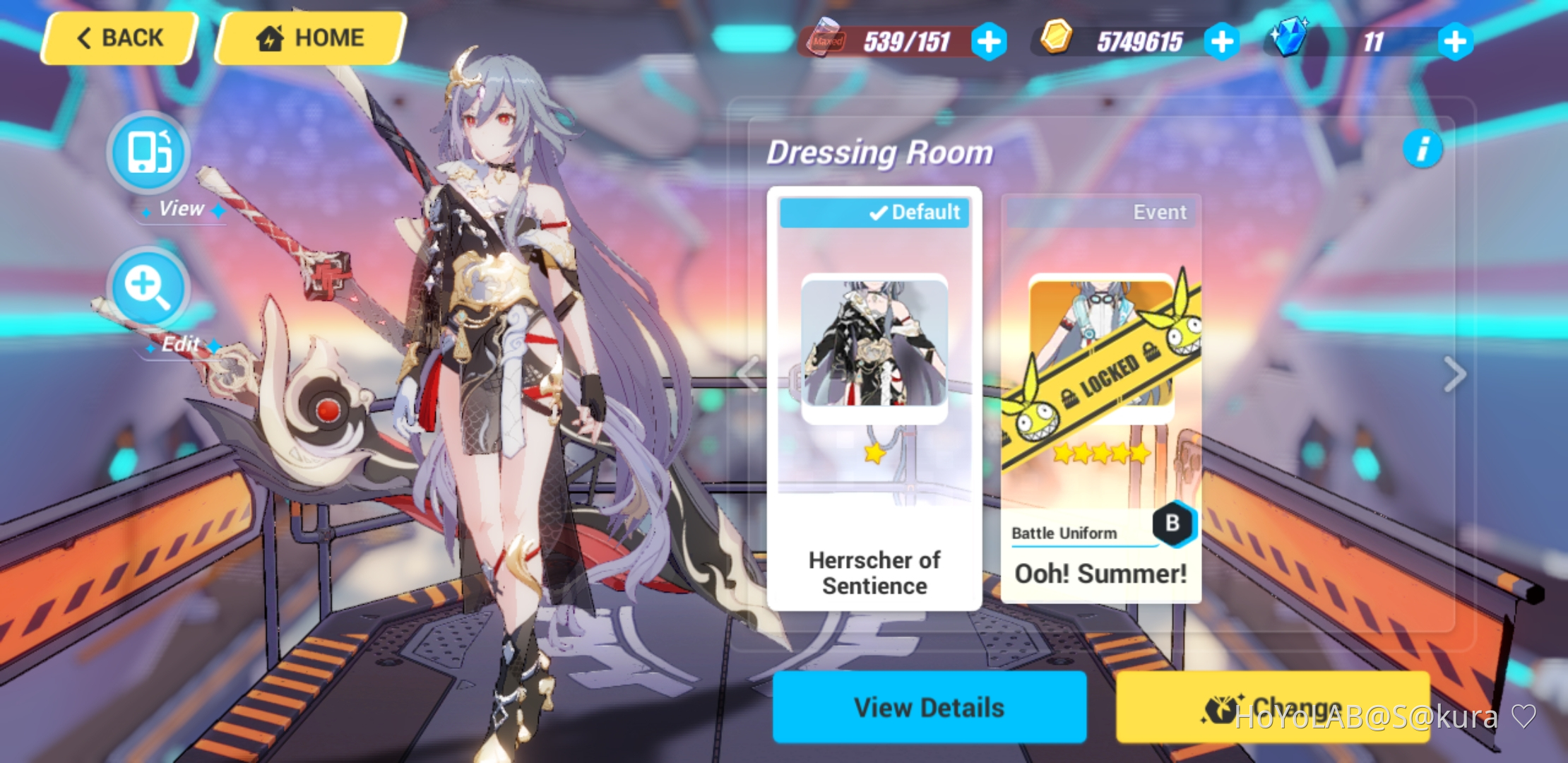Image resolution: width=1568 pixels, height=763 pixels.
Task: Click the Herrscher of Sentience outfit thumbnail
Action: (875, 348)
